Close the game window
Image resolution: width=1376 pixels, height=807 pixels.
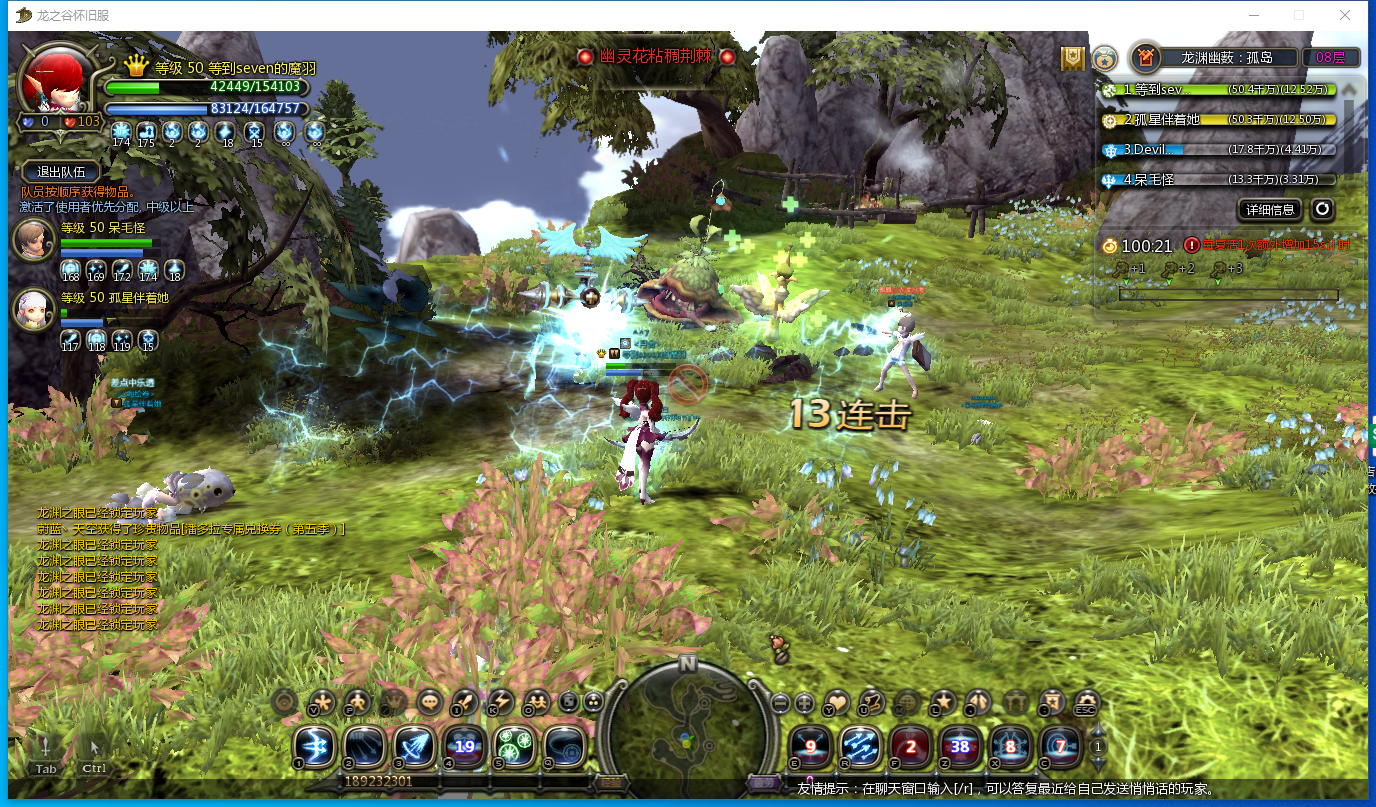[x=1345, y=15]
